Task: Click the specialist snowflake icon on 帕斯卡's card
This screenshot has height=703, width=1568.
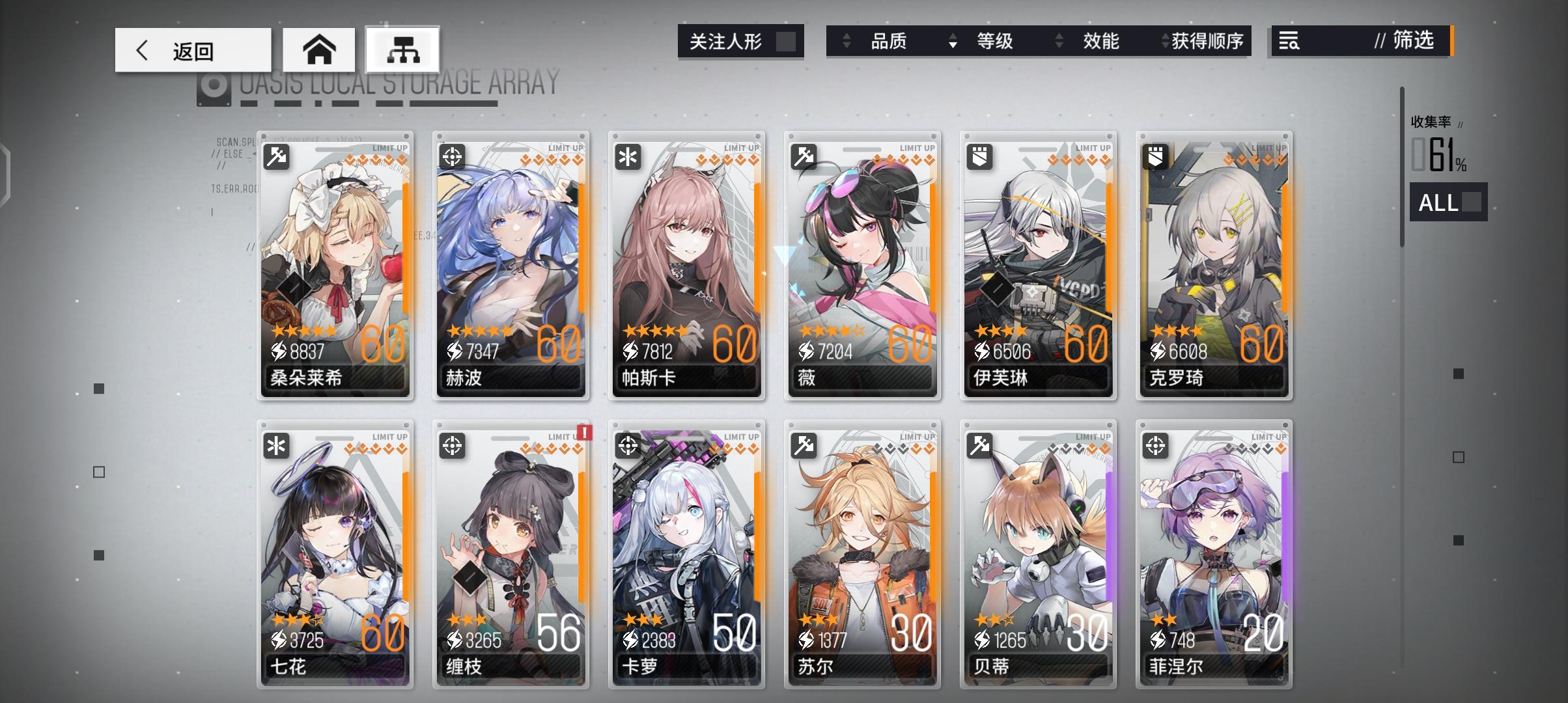Action: pos(626,156)
